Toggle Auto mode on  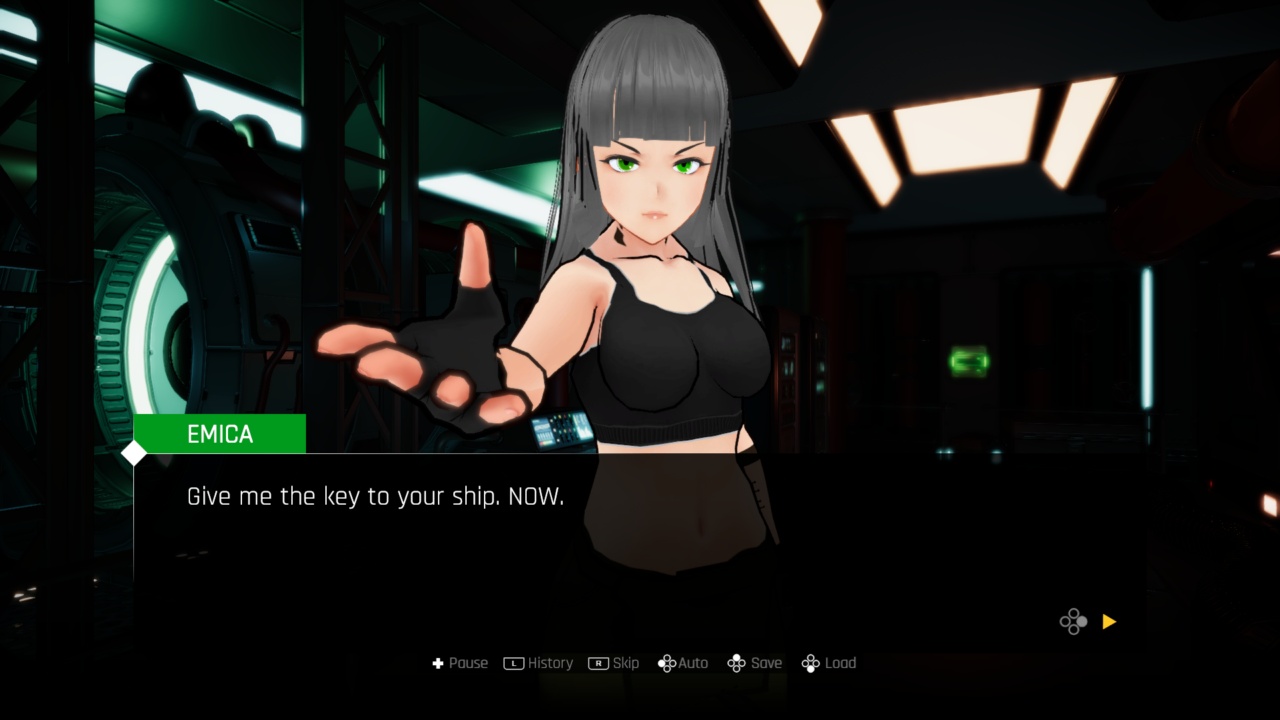692,663
